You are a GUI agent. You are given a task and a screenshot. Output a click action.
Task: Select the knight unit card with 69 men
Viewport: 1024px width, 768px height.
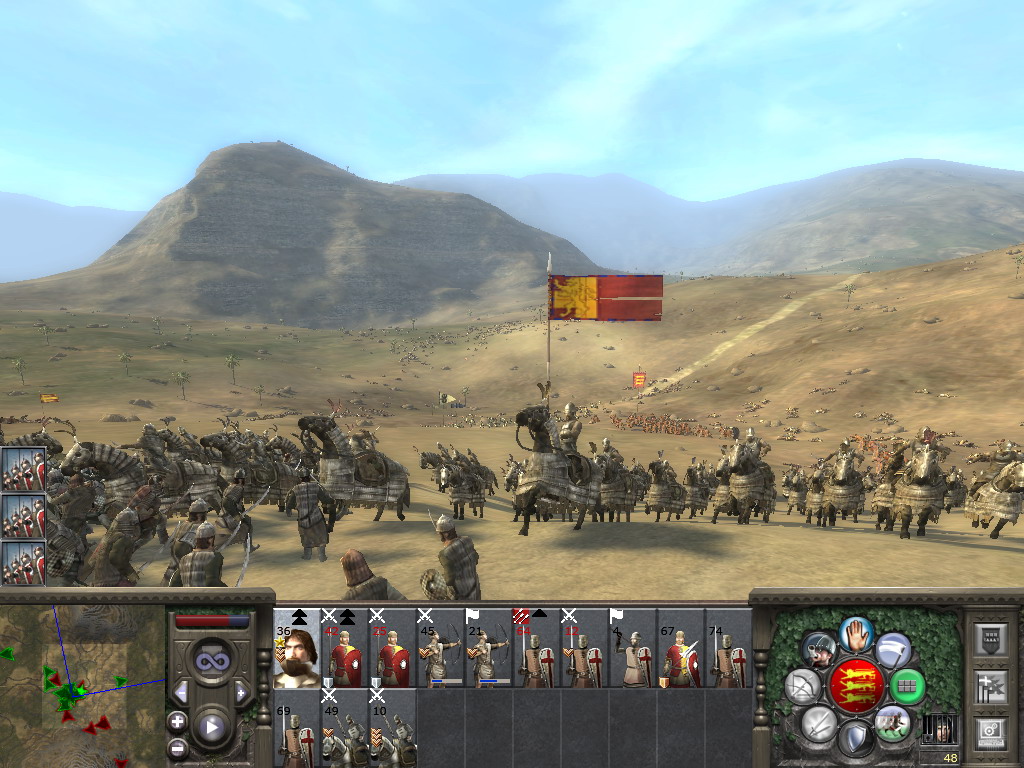click(297, 728)
